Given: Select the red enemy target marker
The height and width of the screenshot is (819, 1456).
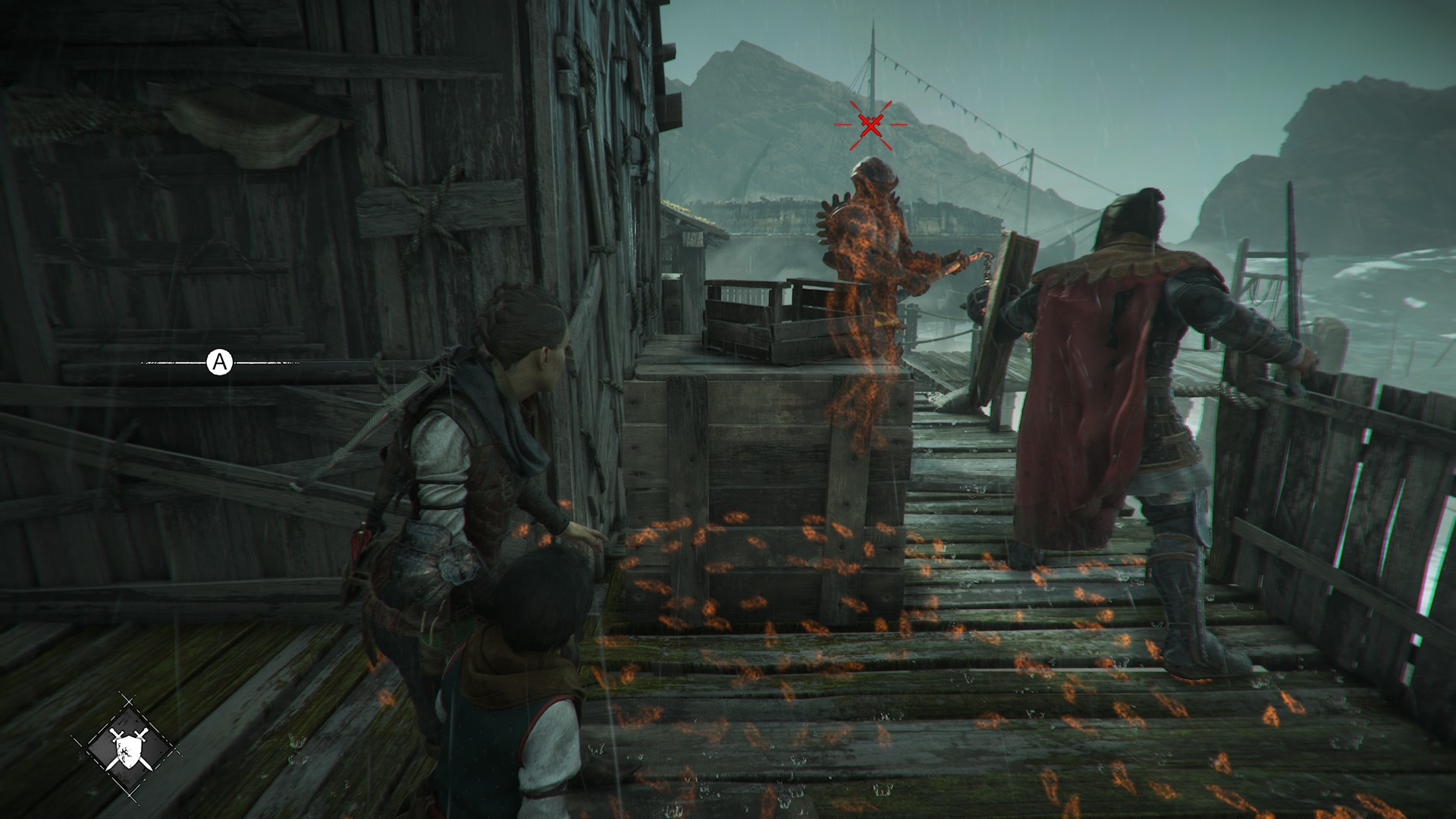Looking at the screenshot, I should click(871, 124).
